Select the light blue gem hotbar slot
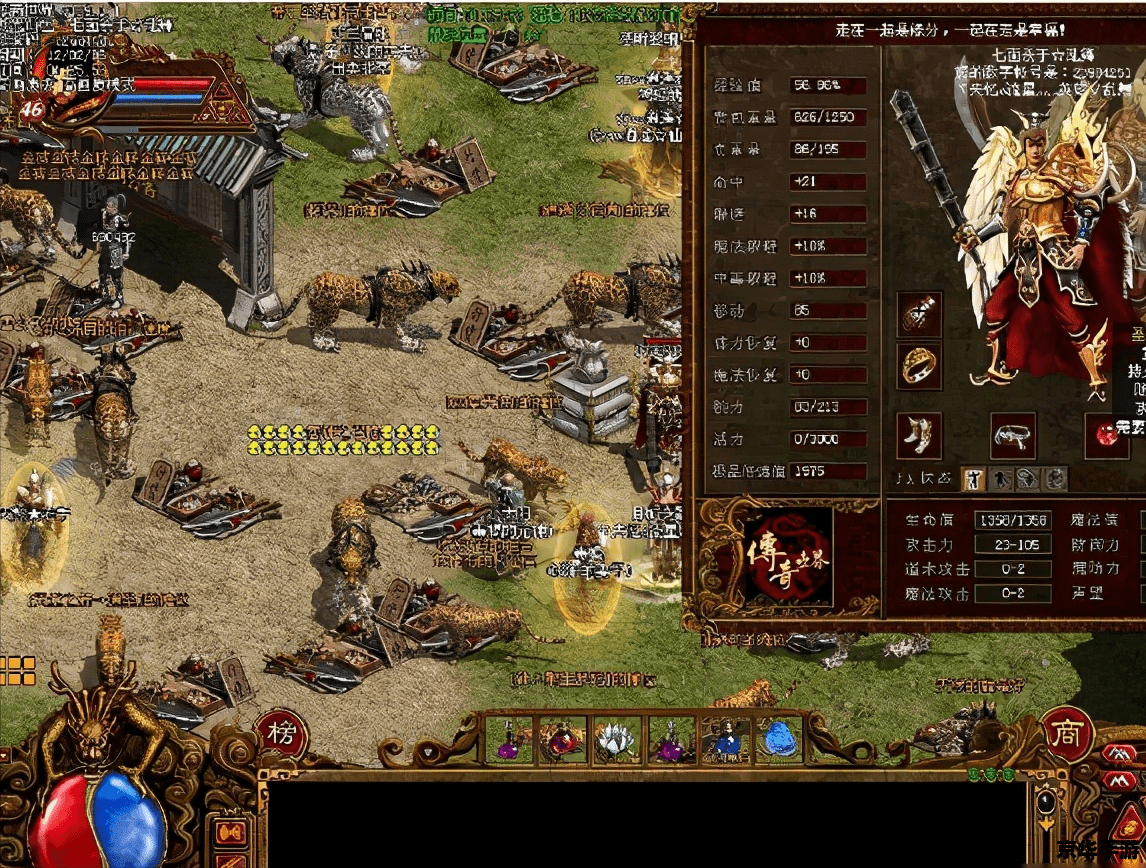The width and height of the screenshot is (1146, 868). 780,742
